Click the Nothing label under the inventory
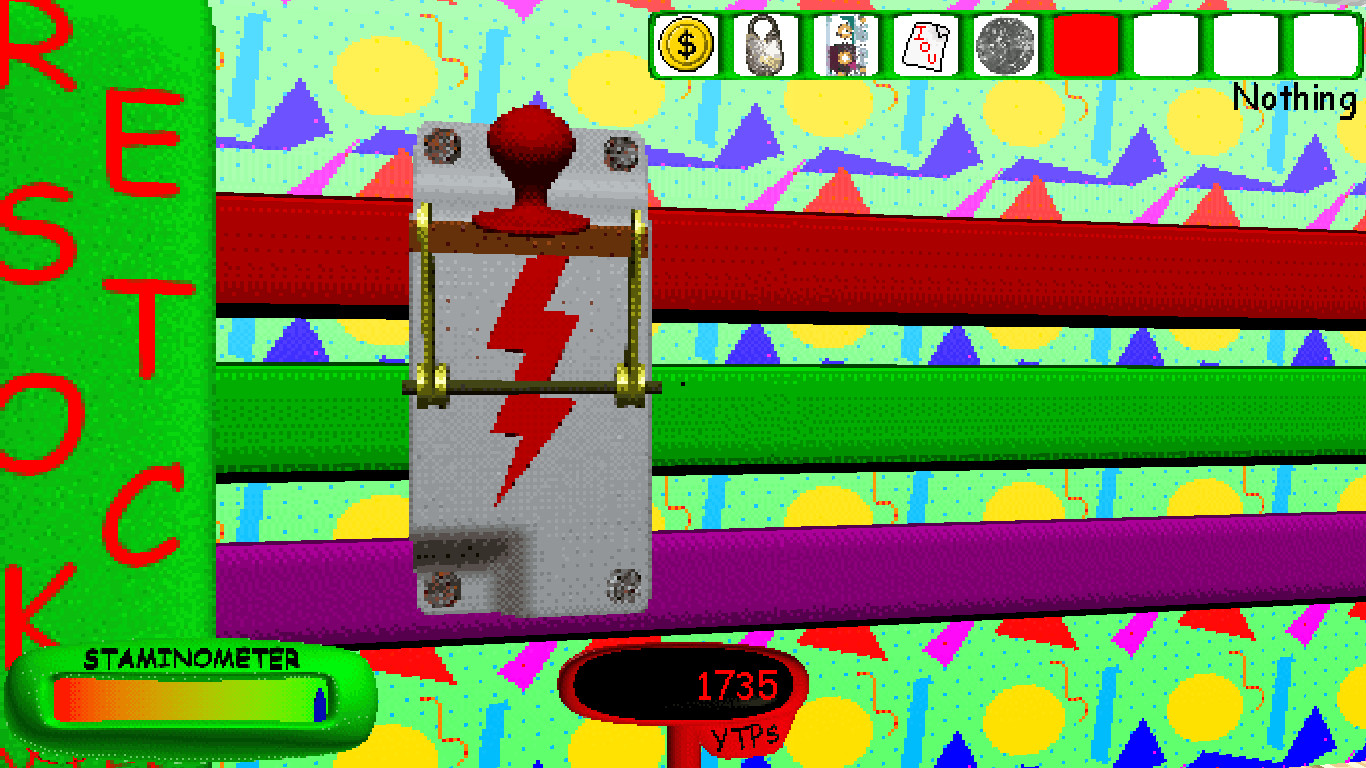1366x768 pixels. [1298, 97]
